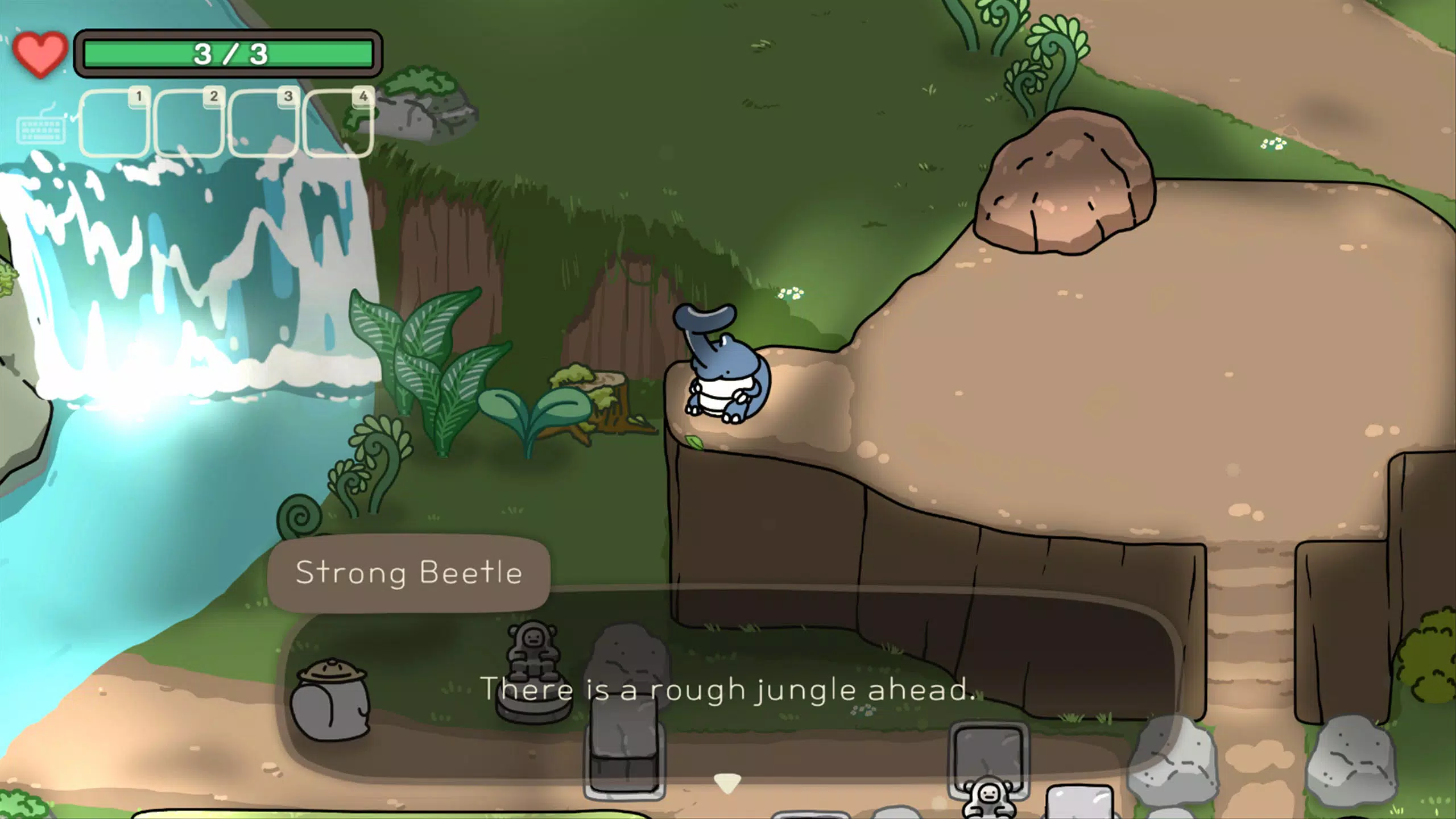Click the green 3/3 health bar
This screenshot has height=819, width=1456.
[x=230, y=52]
